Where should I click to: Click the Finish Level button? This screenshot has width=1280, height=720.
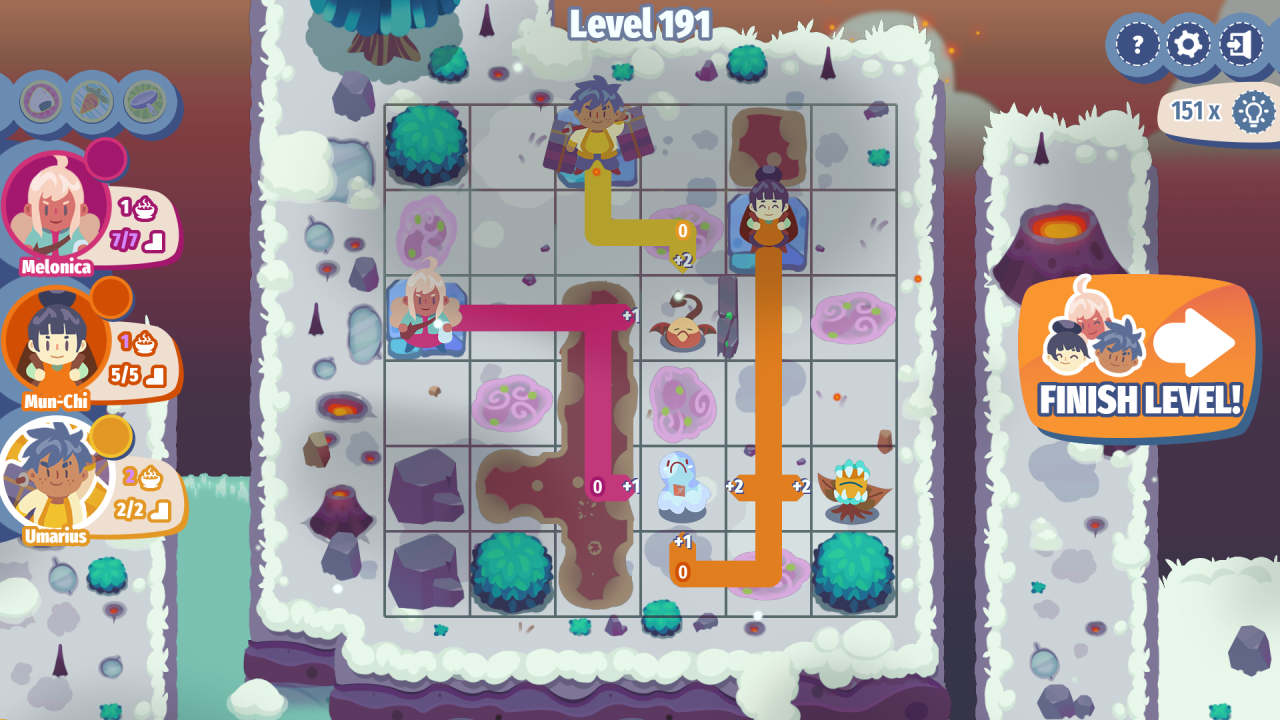pyautogui.click(x=1138, y=360)
